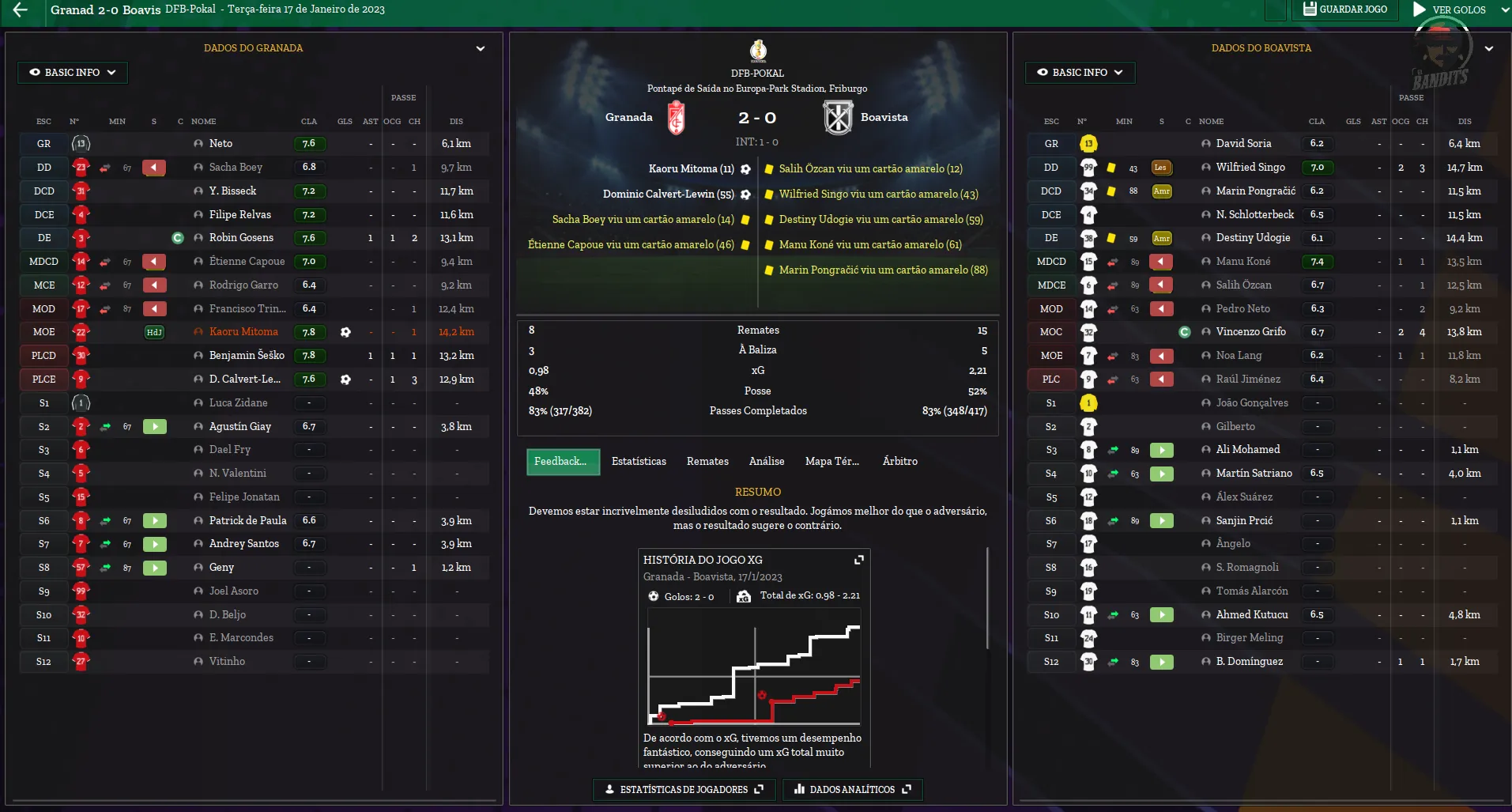The width and height of the screenshot is (1512, 812).
Task: Click the Guardar Jogo button
Action: pos(1344,9)
